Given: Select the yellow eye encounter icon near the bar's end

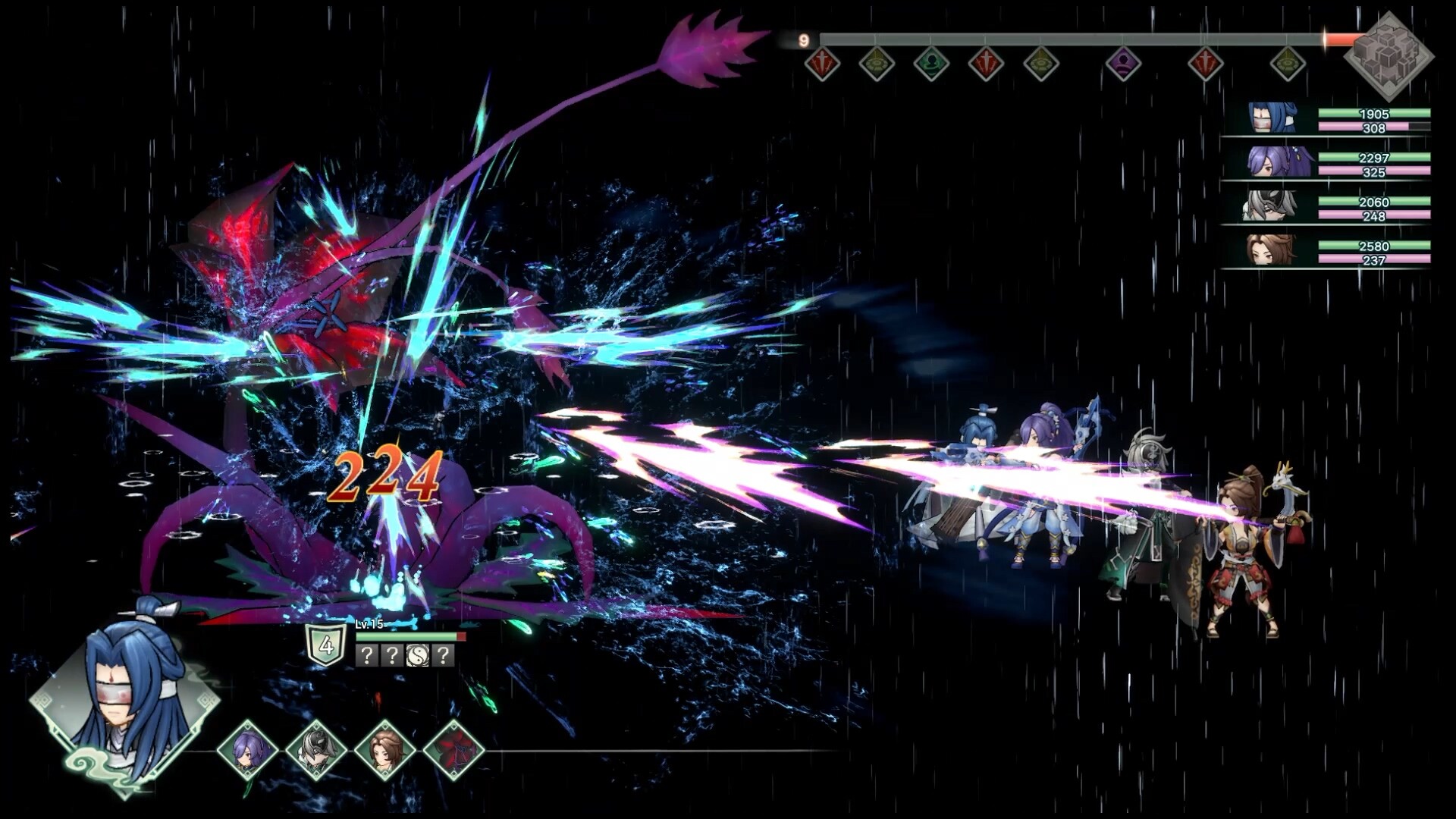Looking at the screenshot, I should tap(1288, 64).
